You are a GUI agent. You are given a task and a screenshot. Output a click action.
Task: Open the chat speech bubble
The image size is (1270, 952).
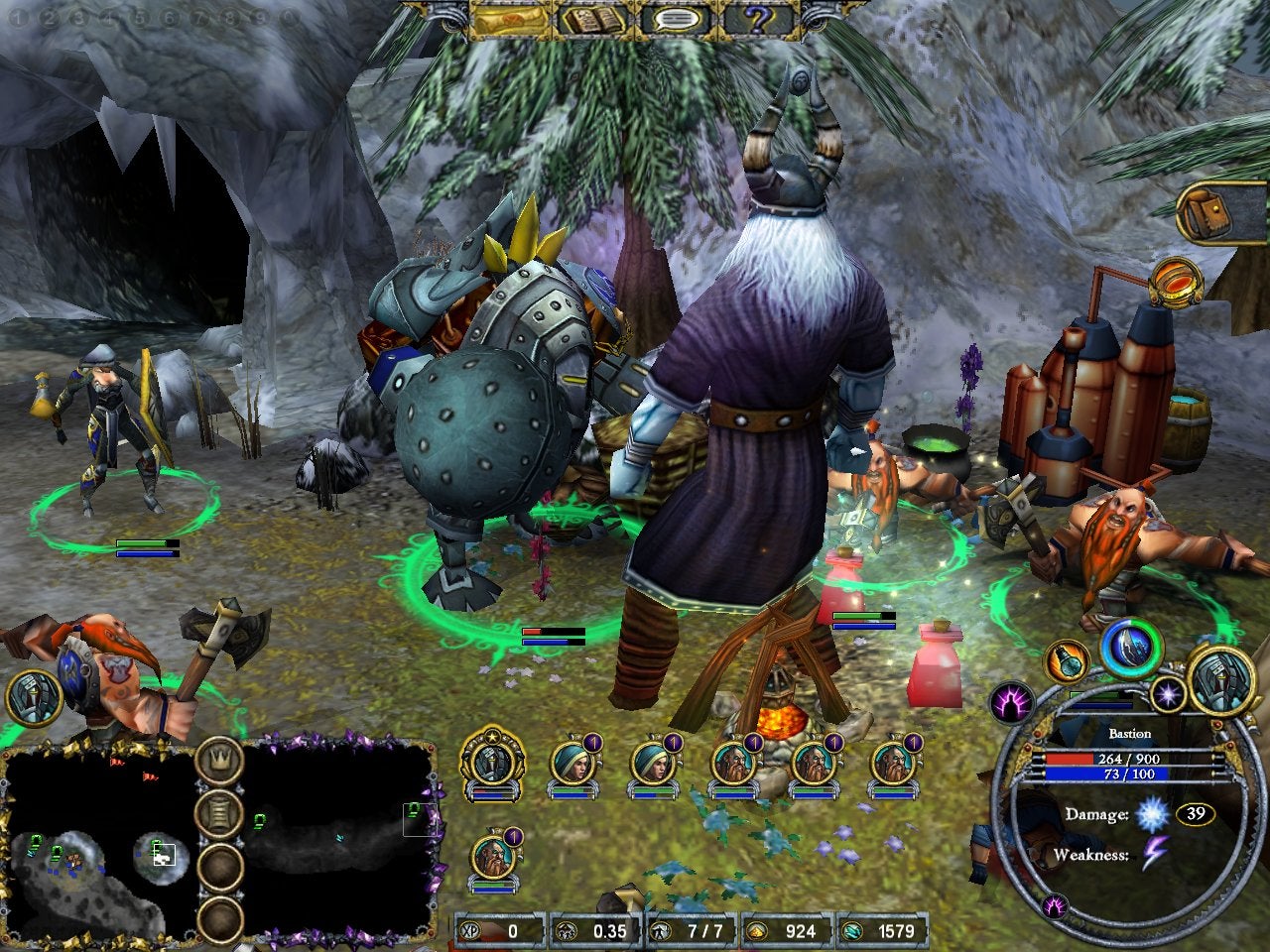pos(677,19)
